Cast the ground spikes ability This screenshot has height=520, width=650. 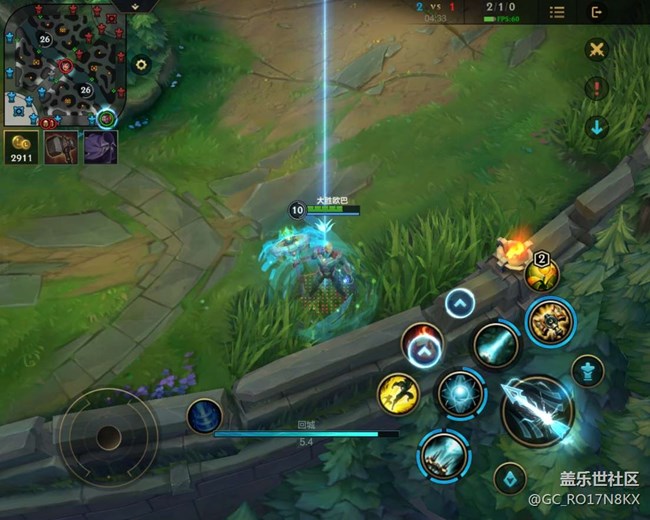(443, 455)
